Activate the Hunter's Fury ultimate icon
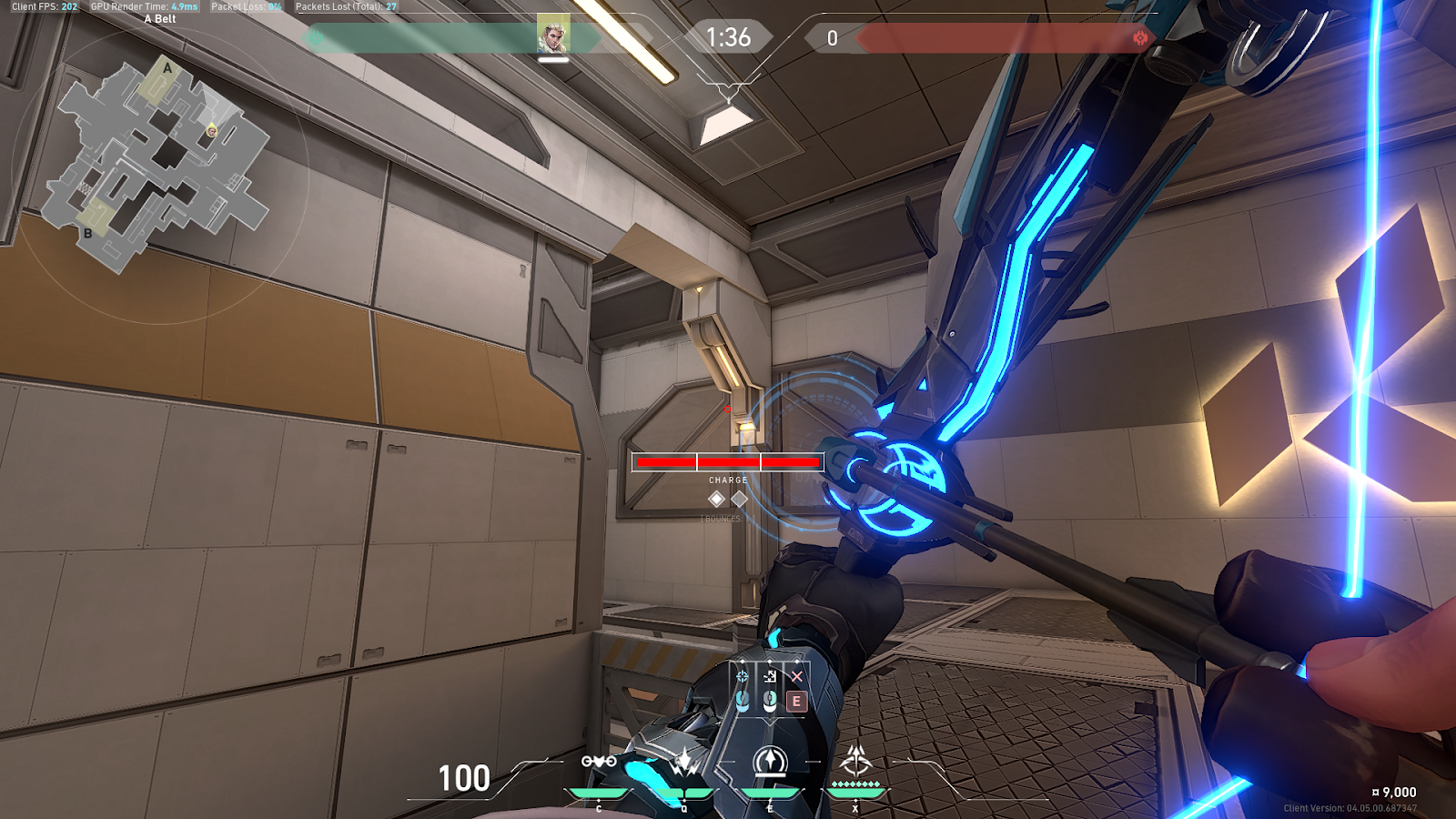The image size is (1456, 819). tap(855, 761)
